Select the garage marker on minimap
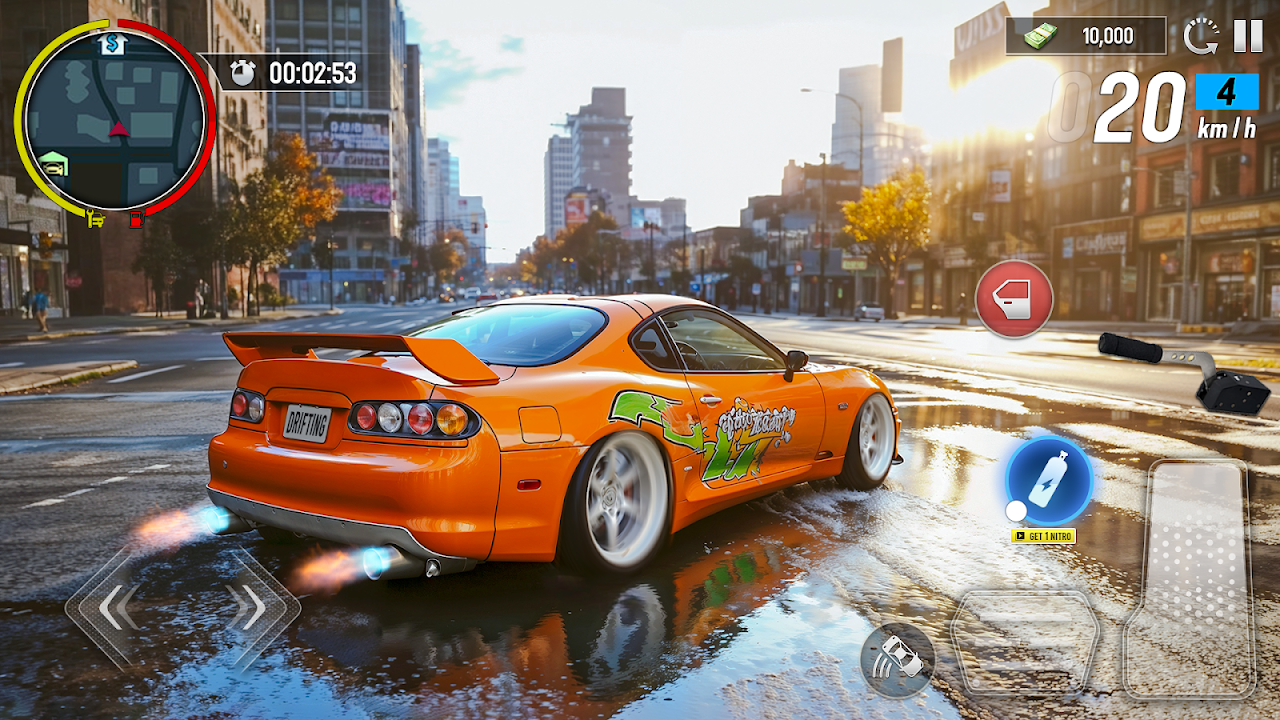The width and height of the screenshot is (1280, 720). coord(53,163)
